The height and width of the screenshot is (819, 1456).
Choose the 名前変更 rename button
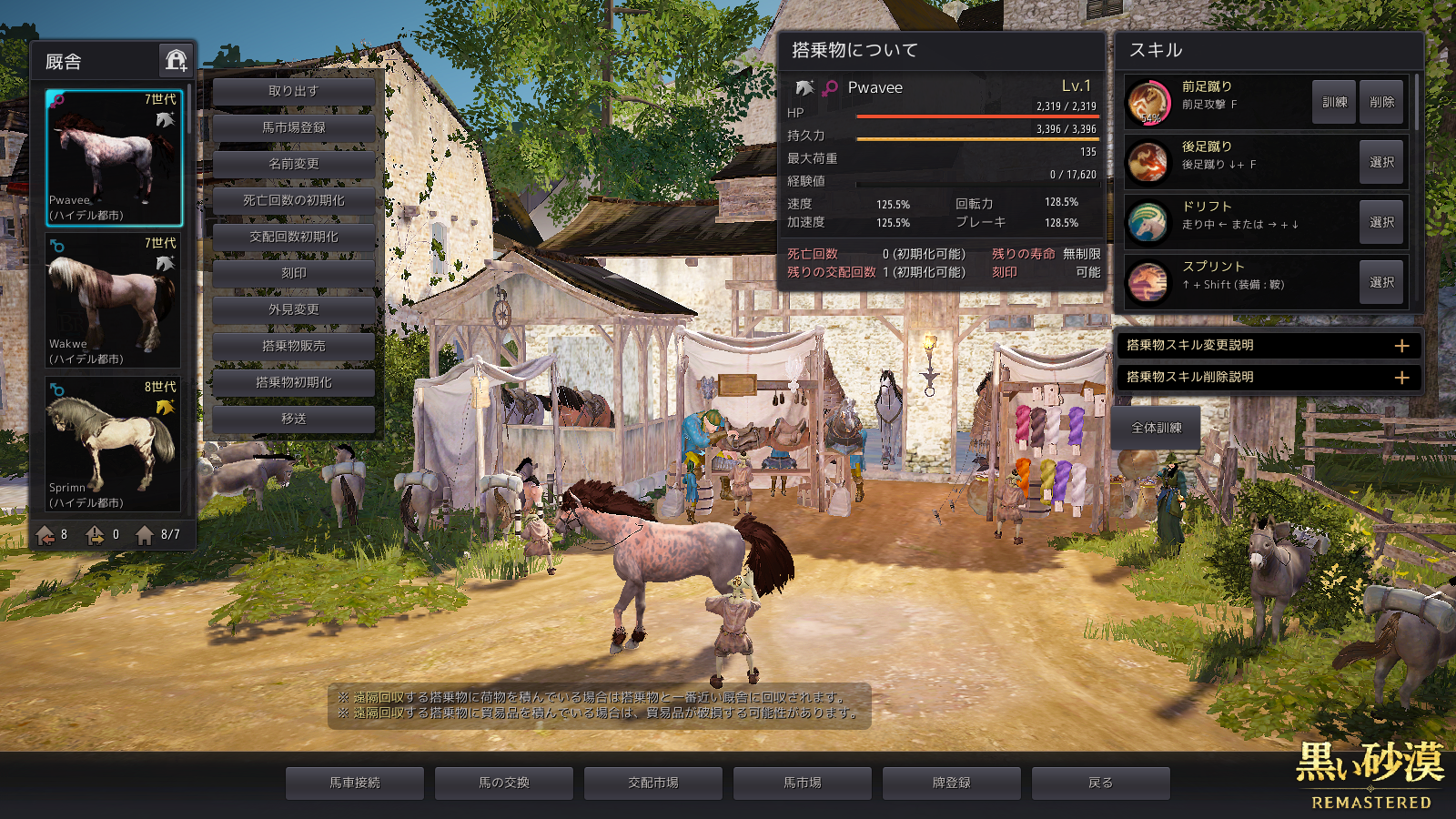[293, 164]
